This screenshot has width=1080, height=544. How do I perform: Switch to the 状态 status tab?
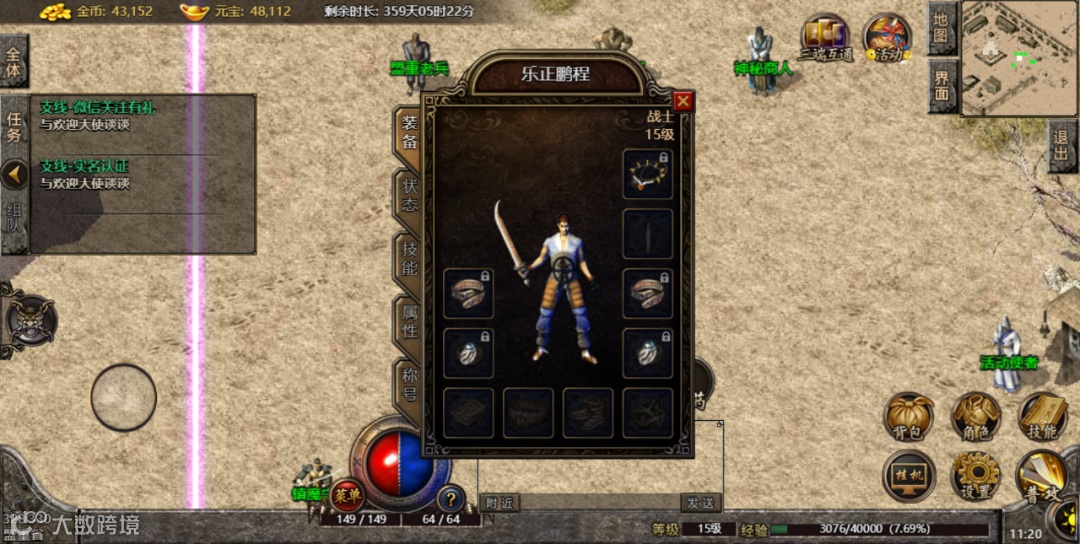tap(410, 194)
